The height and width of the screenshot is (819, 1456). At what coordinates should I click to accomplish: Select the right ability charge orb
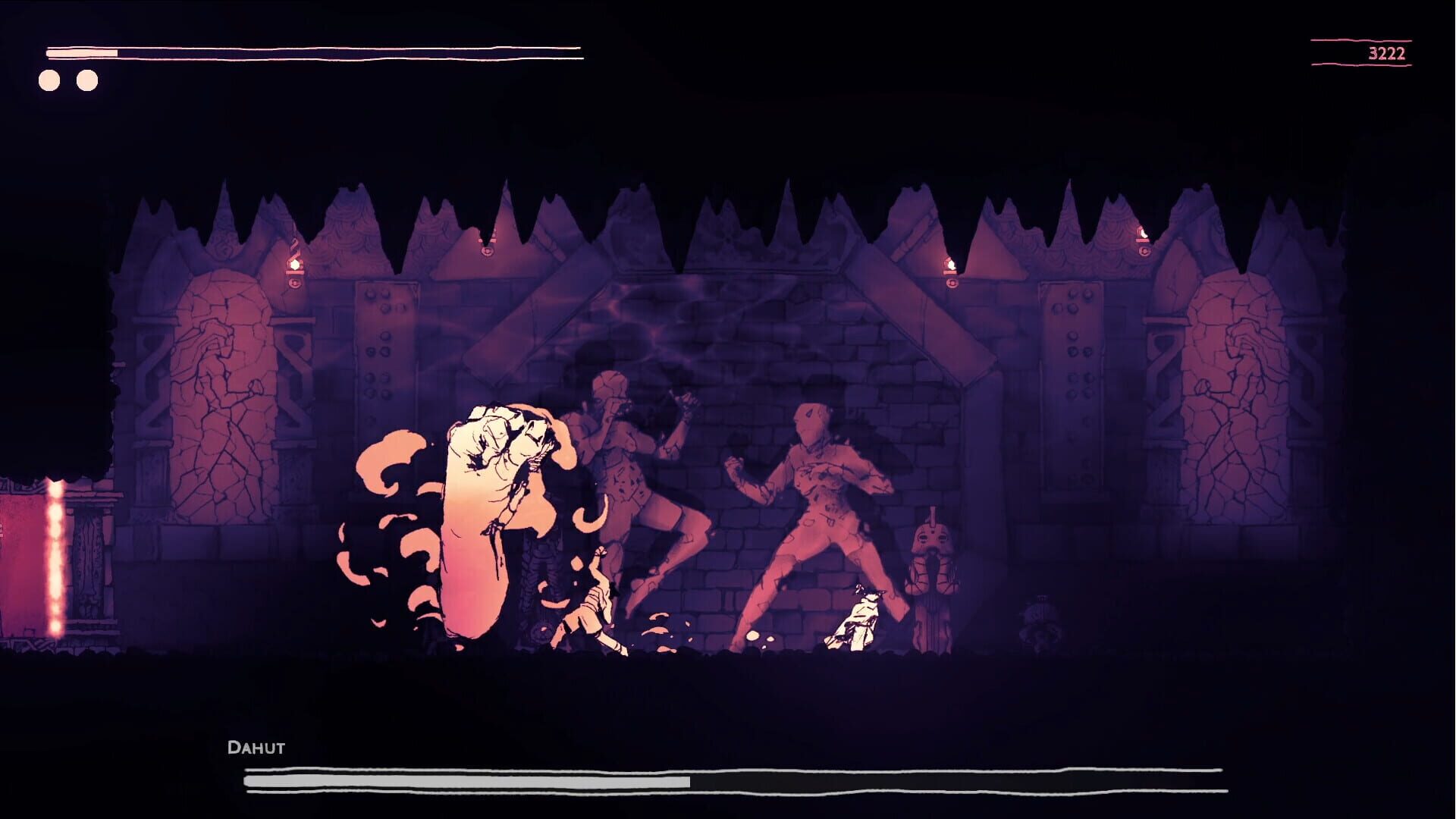[88, 78]
